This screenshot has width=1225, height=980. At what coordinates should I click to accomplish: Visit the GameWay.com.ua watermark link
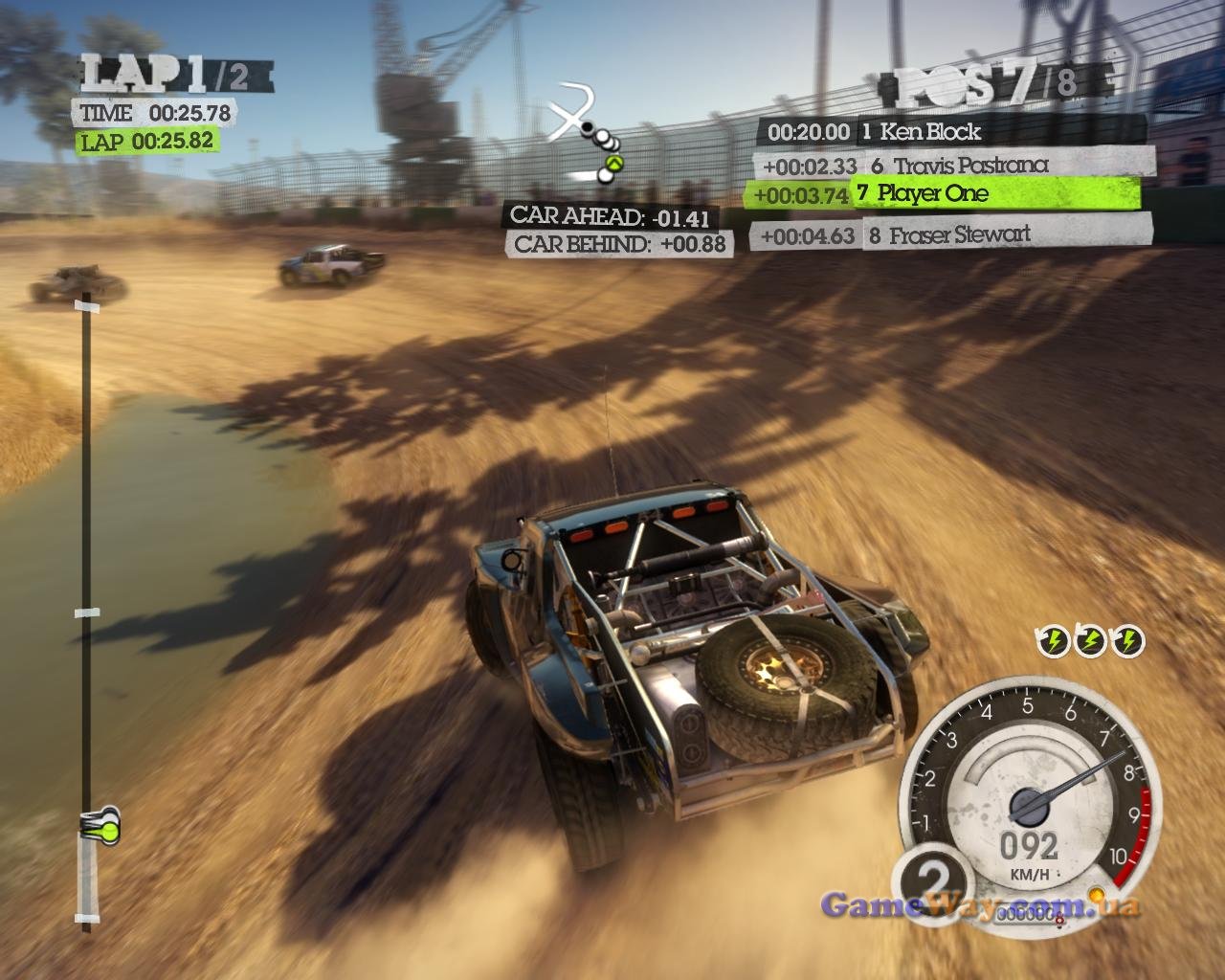click(x=980, y=904)
